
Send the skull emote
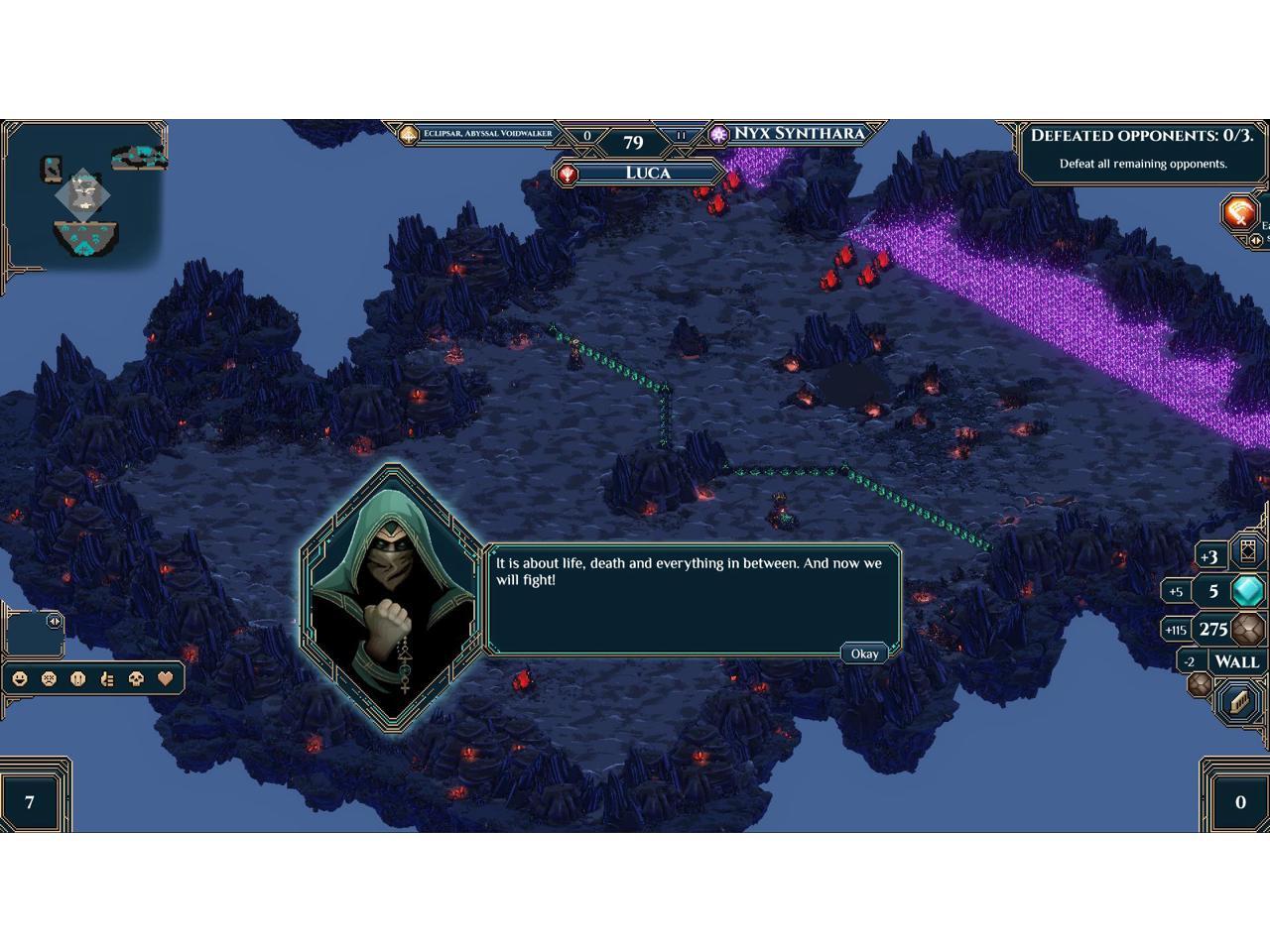(x=137, y=679)
